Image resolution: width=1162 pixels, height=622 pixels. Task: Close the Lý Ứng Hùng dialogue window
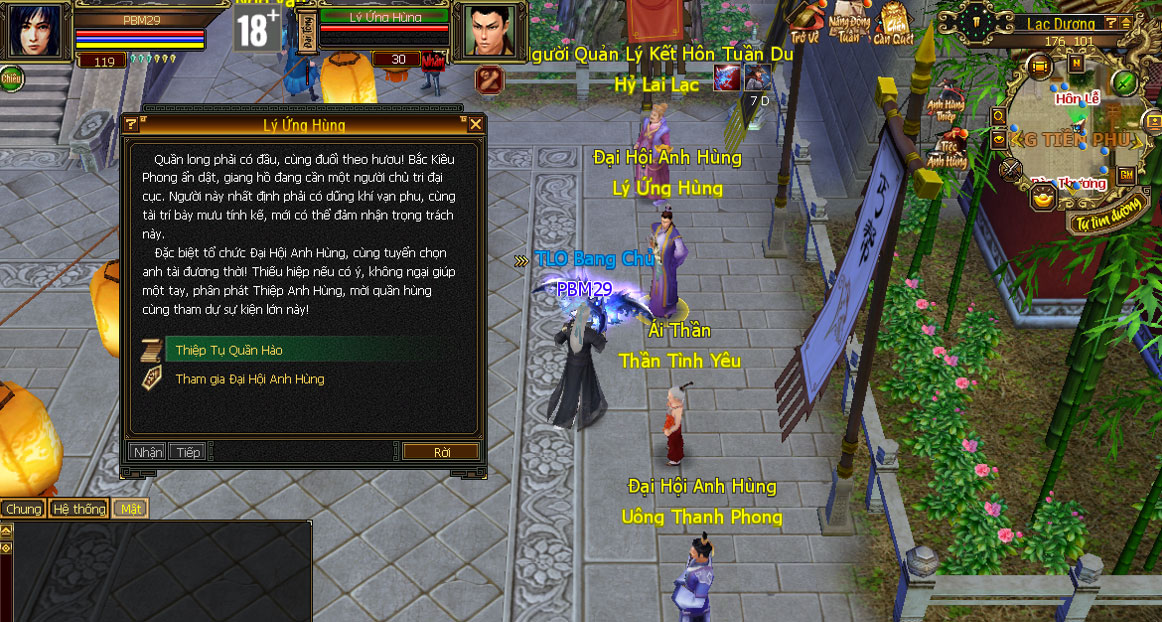(476, 125)
